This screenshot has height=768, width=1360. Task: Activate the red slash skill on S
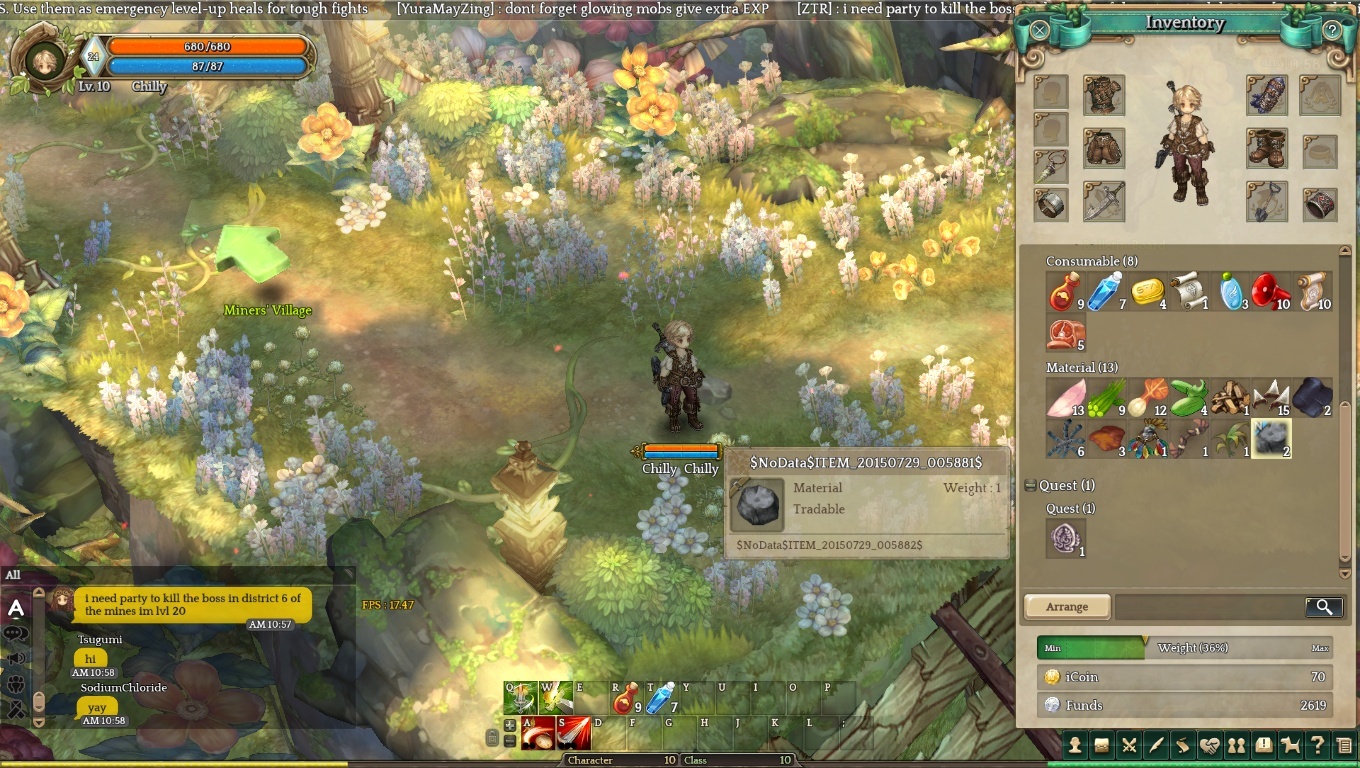[574, 734]
